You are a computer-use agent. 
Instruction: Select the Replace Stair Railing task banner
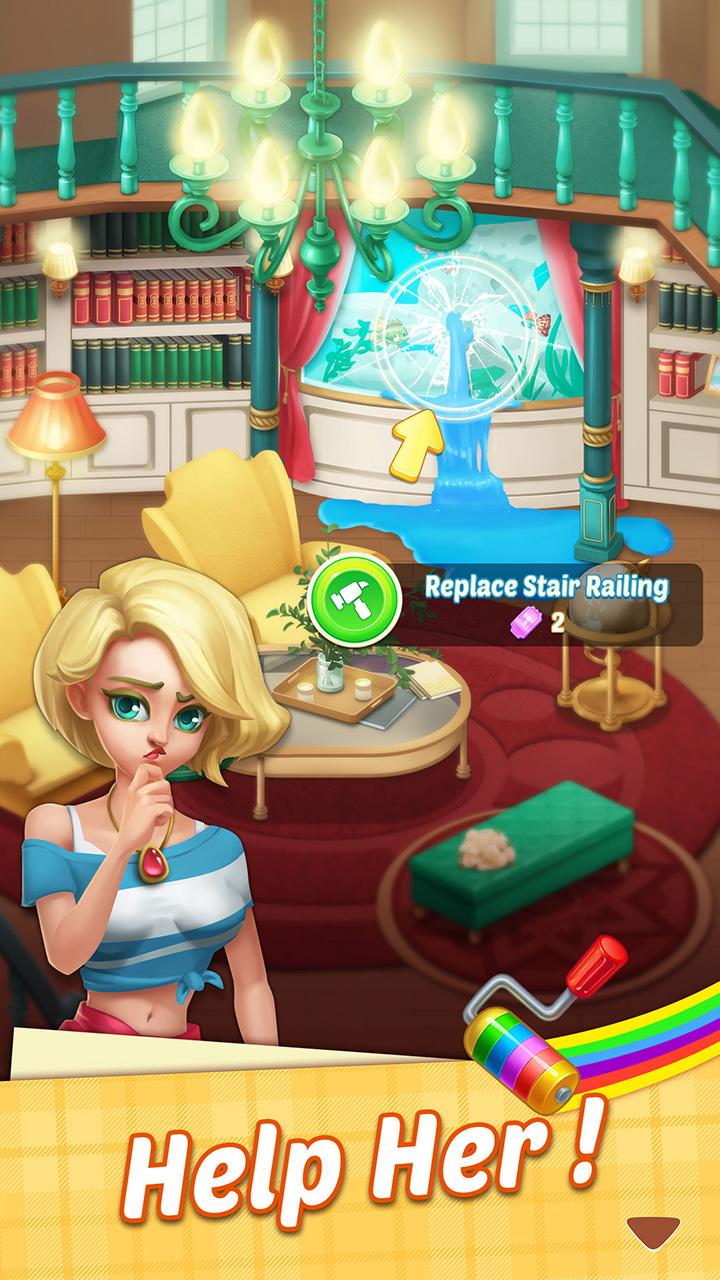tap(546, 602)
